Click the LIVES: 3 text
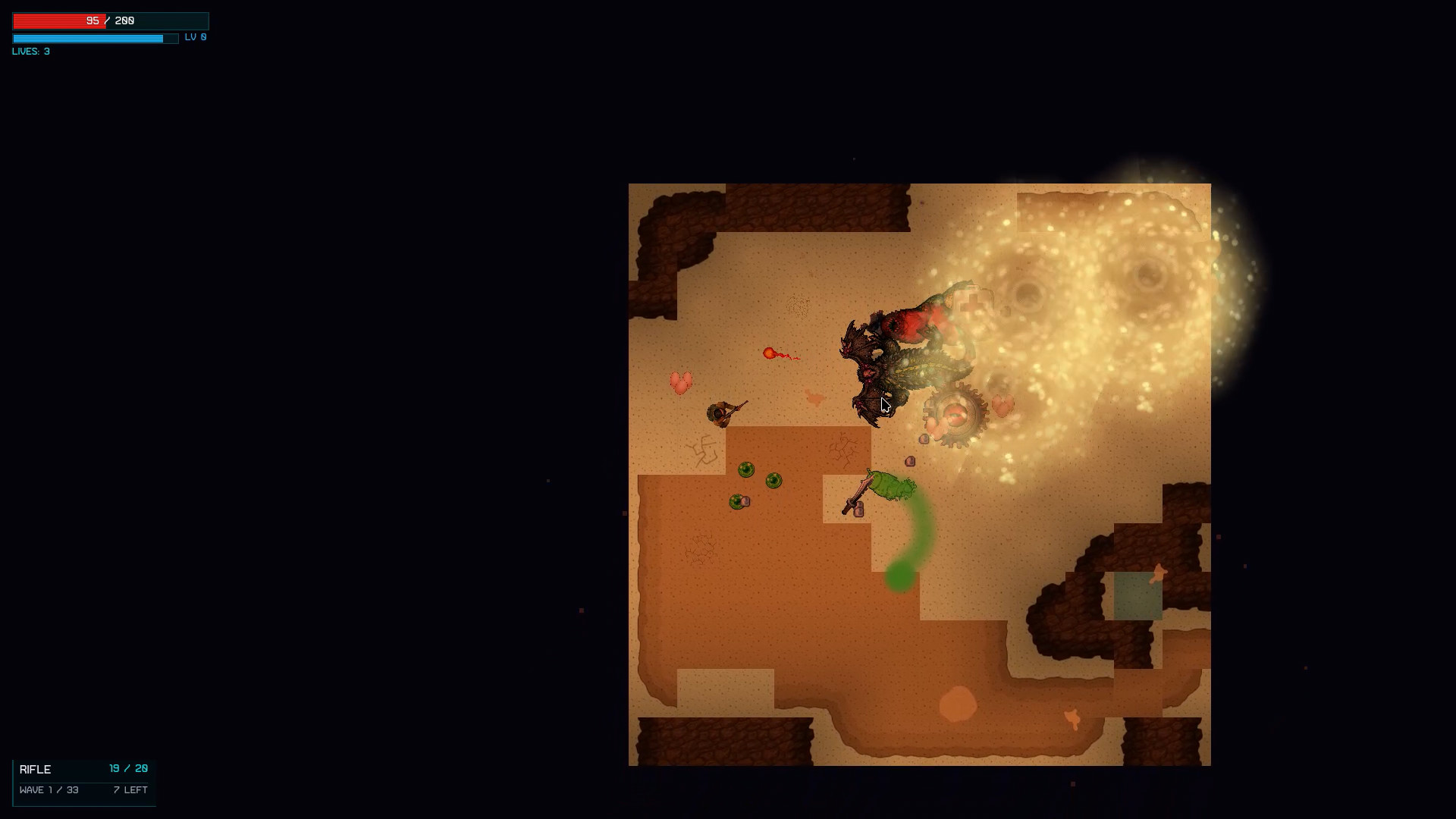Image resolution: width=1456 pixels, height=819 pixels. [30, 52]
